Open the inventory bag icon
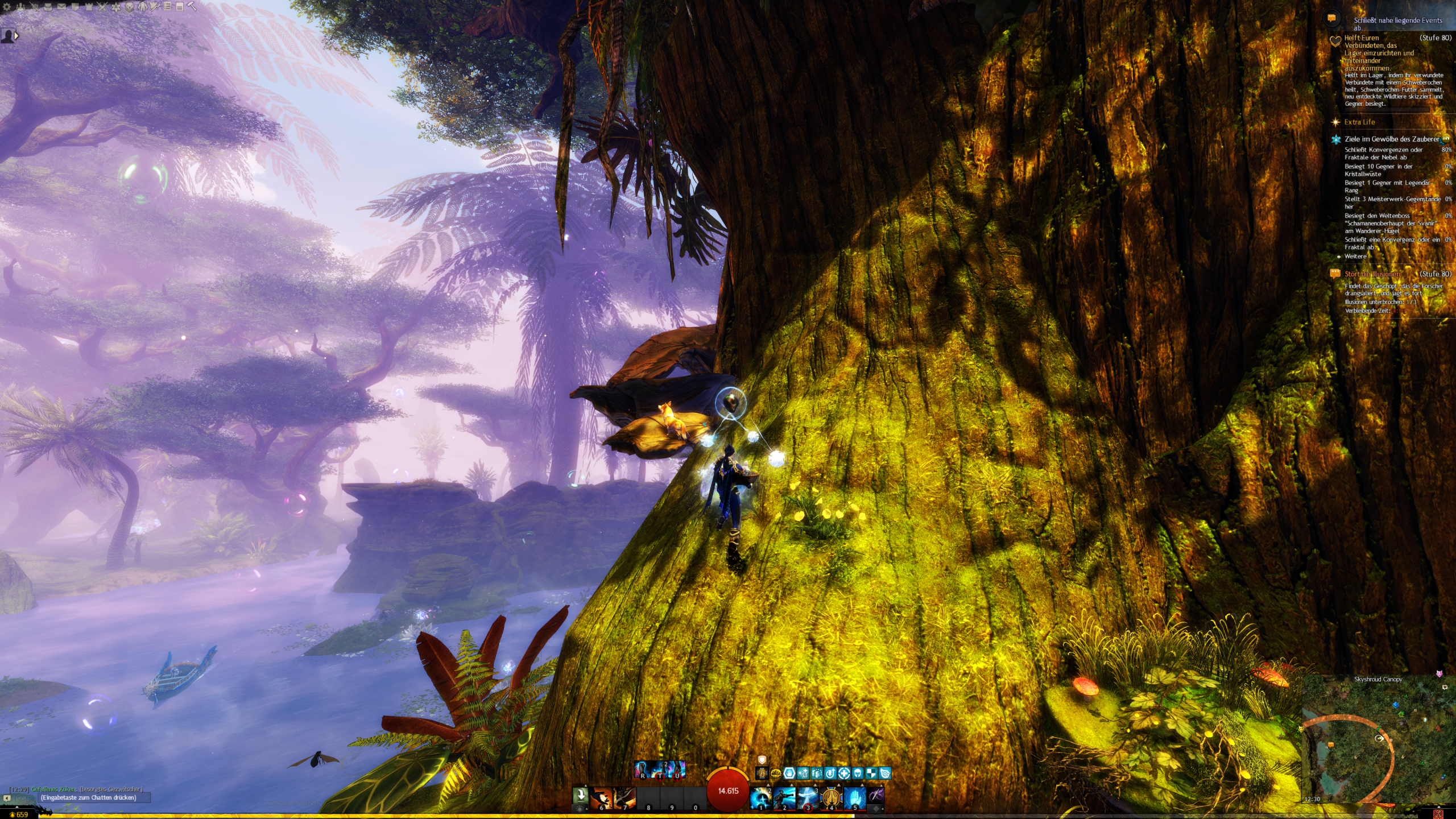 (x=48, y=7)
